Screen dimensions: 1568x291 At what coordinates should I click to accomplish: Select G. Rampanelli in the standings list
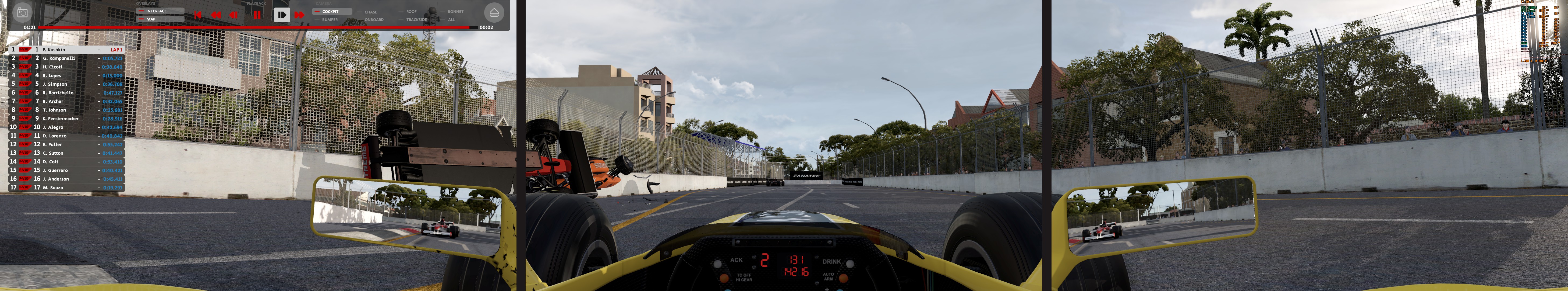(59, 58)
